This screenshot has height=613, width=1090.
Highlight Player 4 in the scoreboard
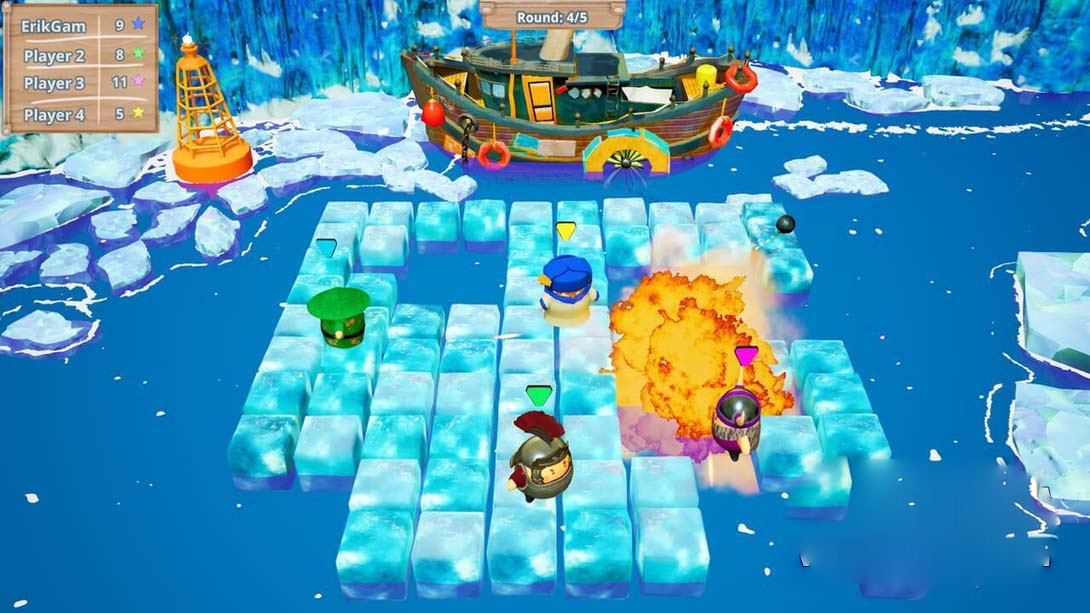80,114
